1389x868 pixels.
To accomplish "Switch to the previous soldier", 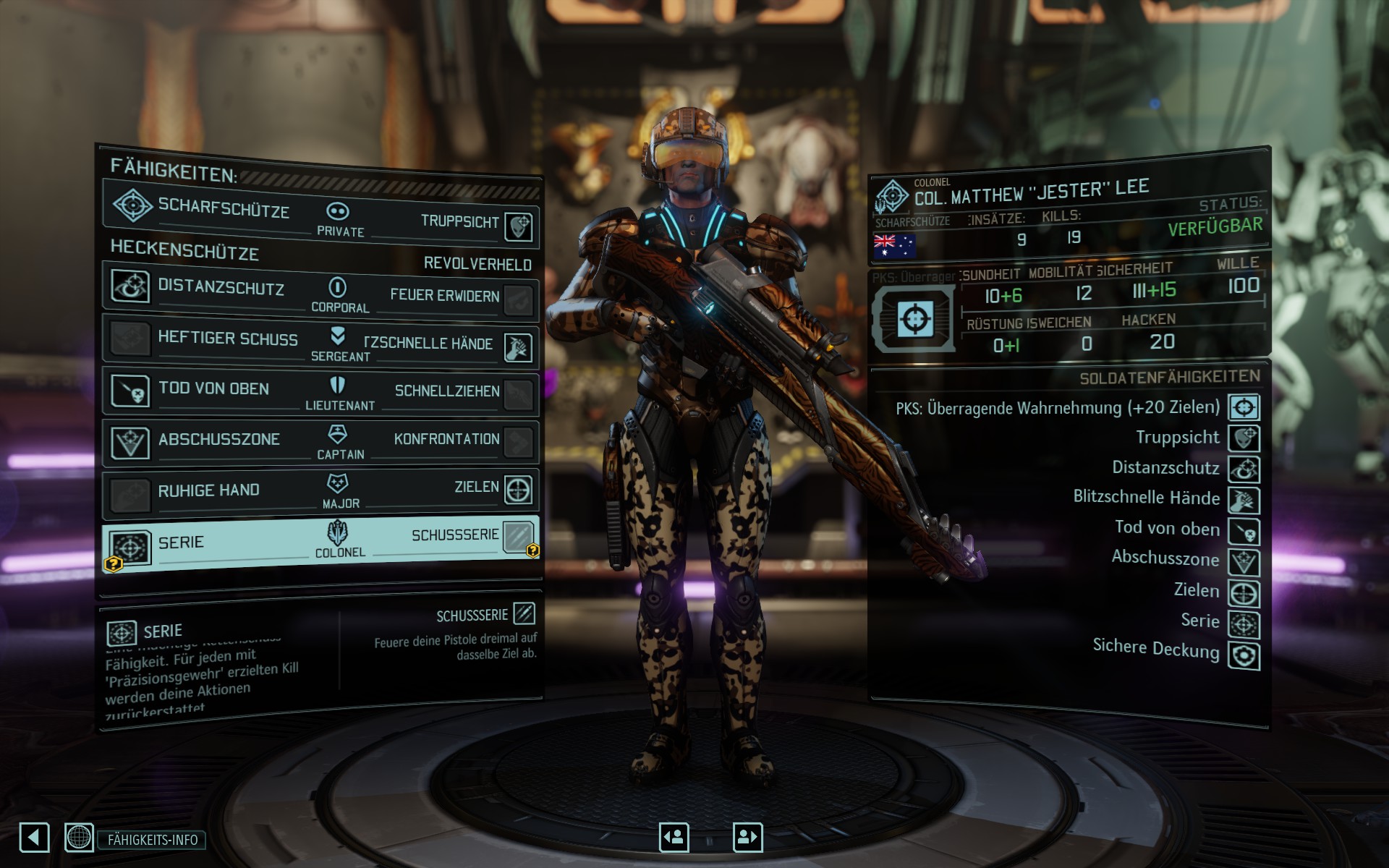I will (x=674, y=838).
